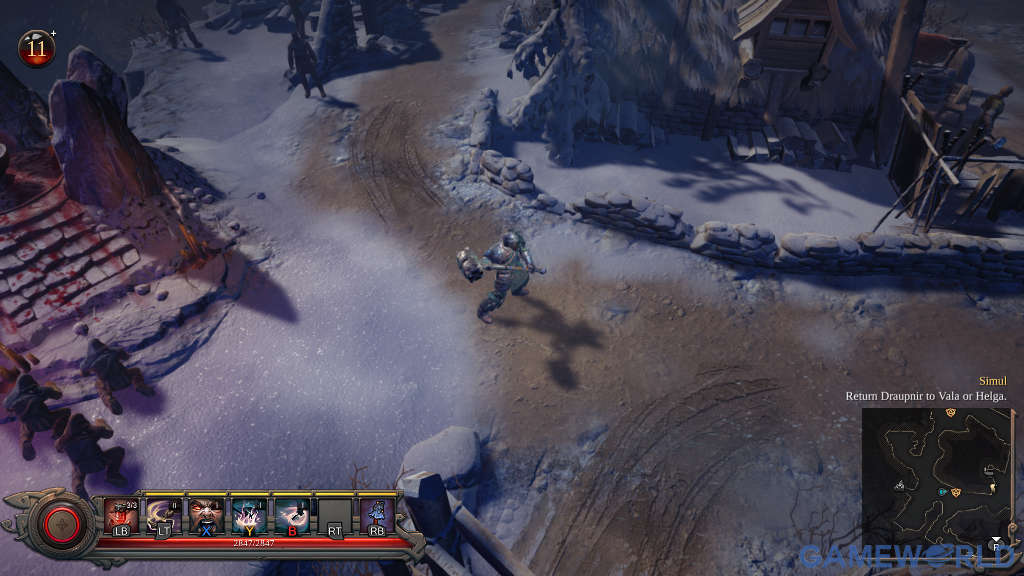Open the minimap in the corner

pyautogui.click(x=937, y=480)
